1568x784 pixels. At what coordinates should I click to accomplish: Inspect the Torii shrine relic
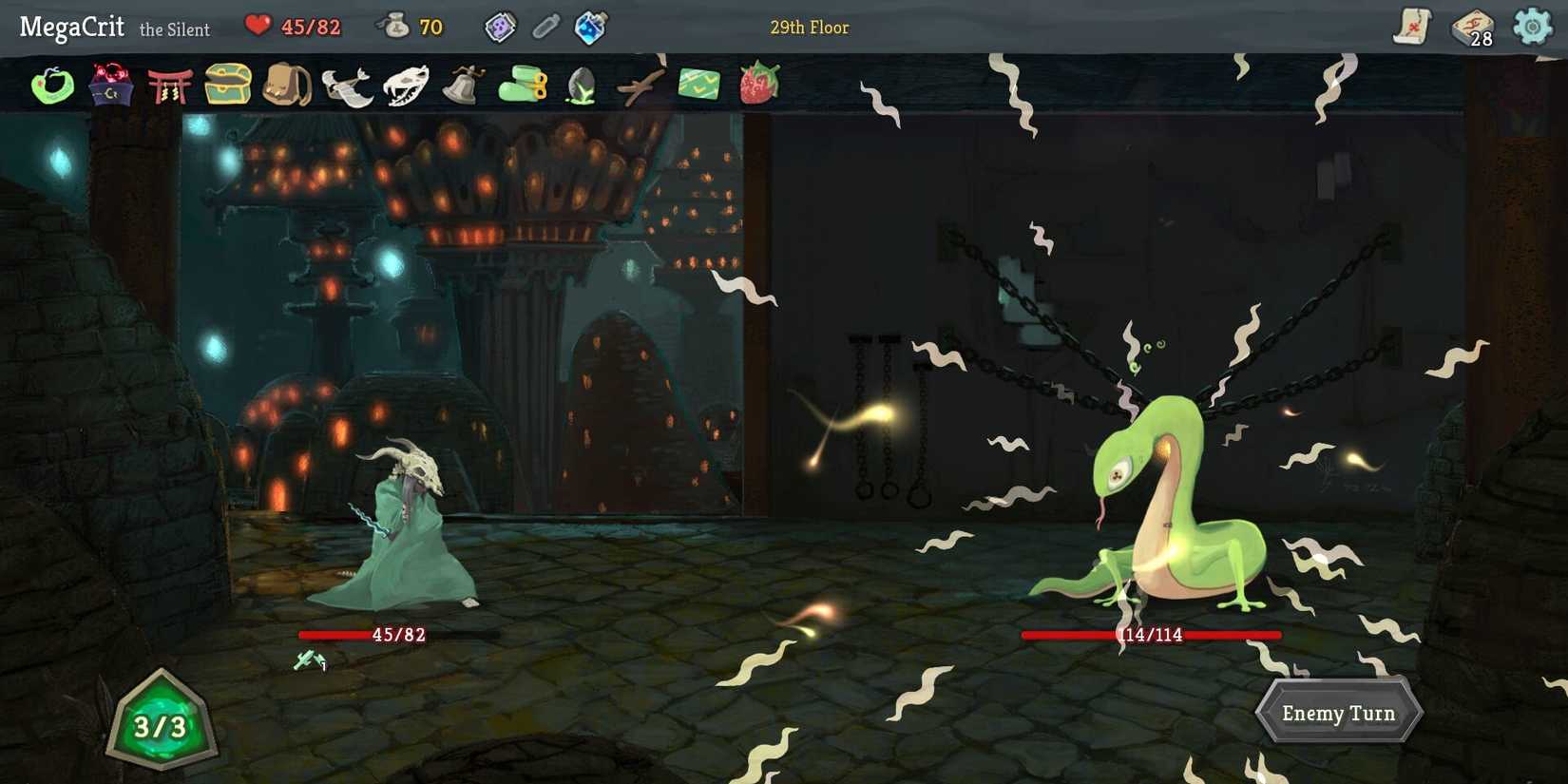171,84
